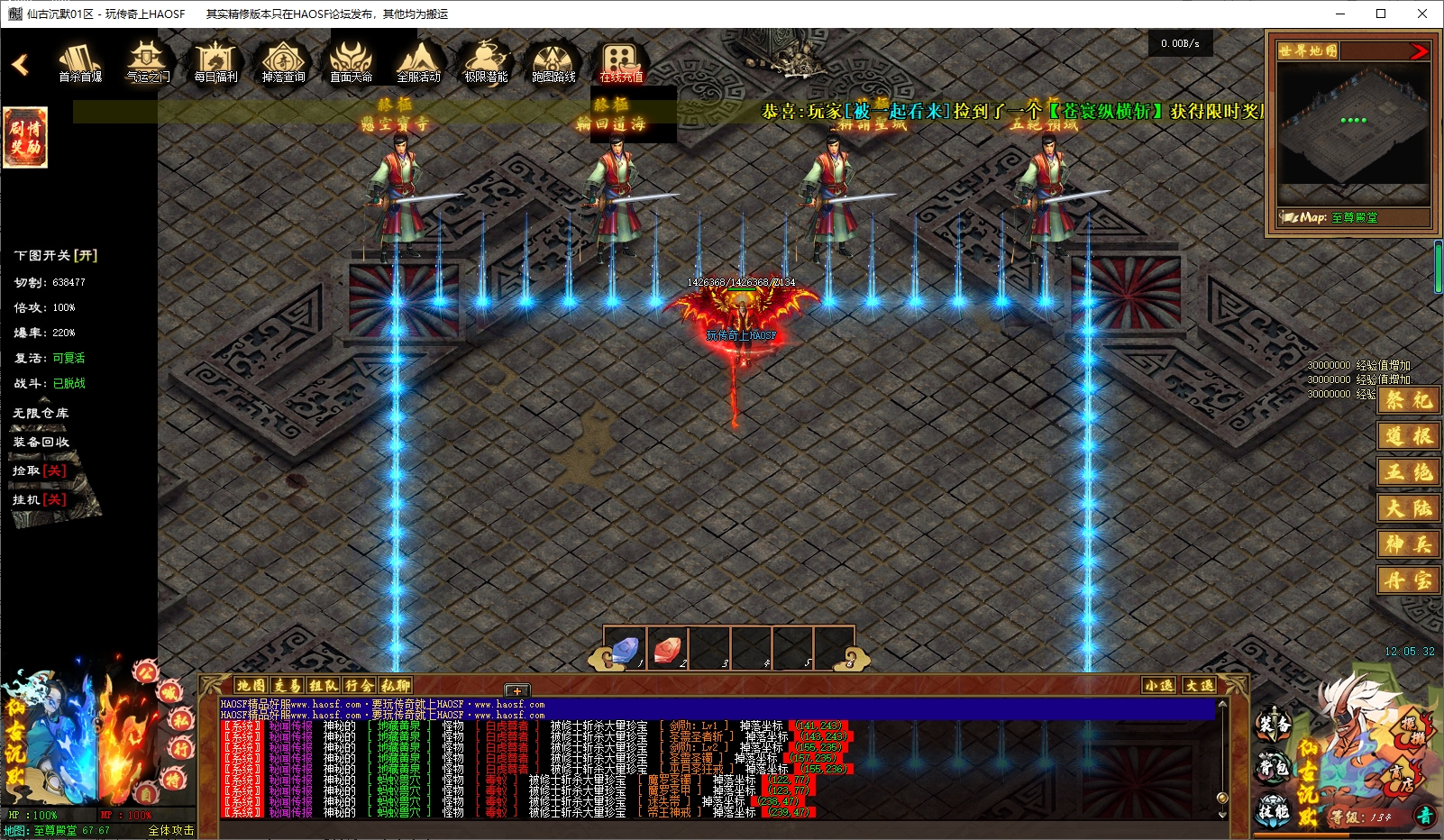Open 掉落查询 drop lookup

tap(283, 61)
